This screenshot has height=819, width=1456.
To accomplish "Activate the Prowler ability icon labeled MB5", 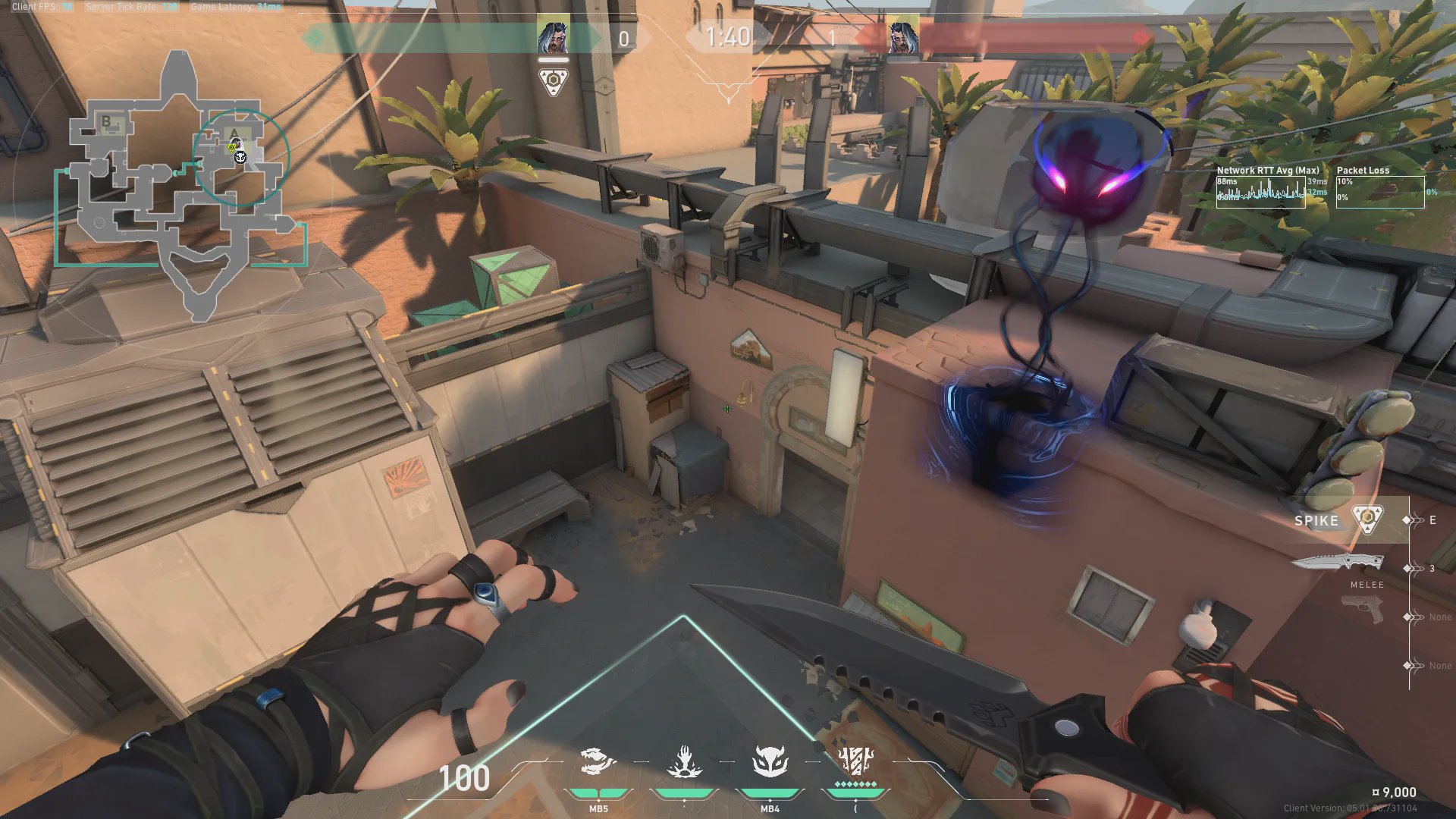I will point(598,762).
